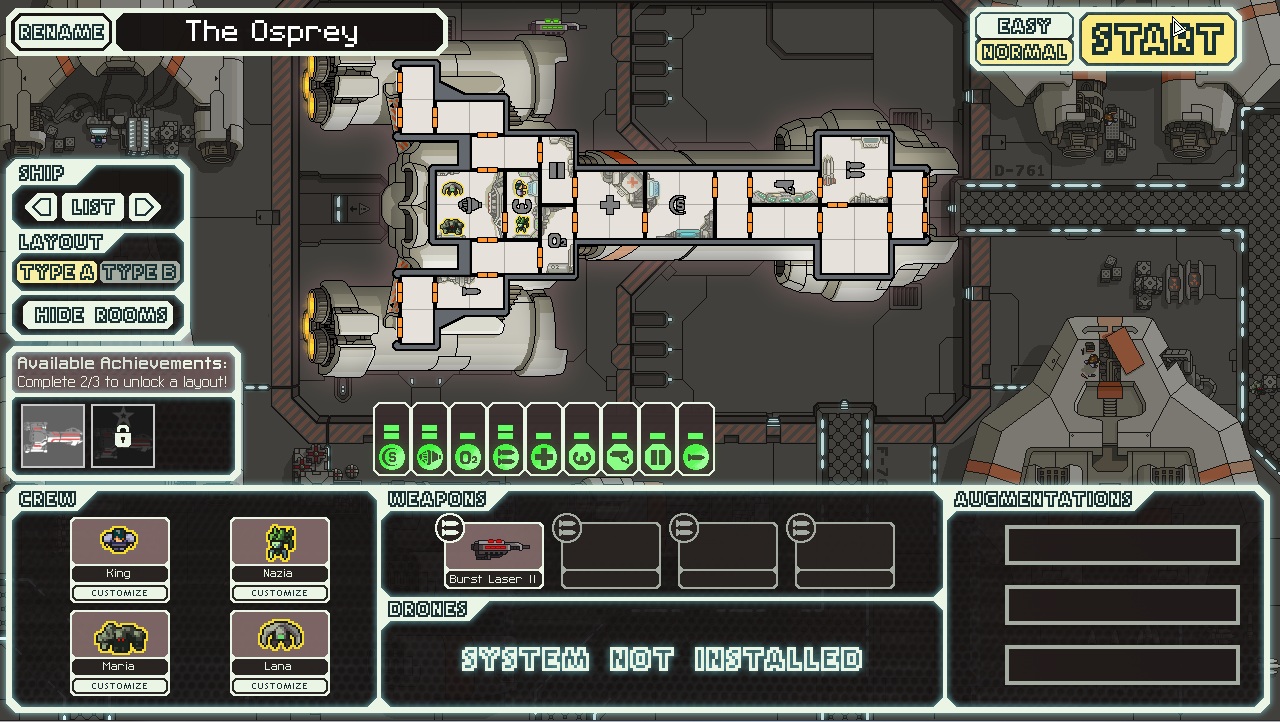This screenshot has width=1280, height=722.
Task: Toggle HIDE ROOMS for the ship view
Action: (x=96, y=315)
